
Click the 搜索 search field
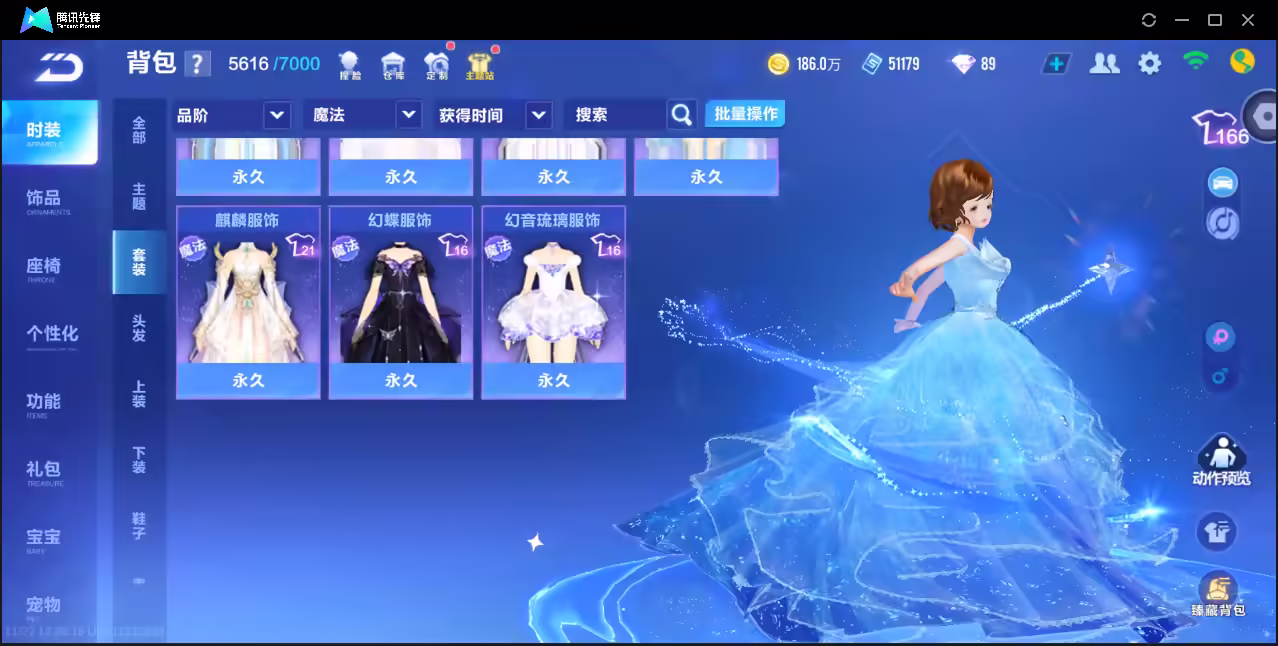pos(615,115)
